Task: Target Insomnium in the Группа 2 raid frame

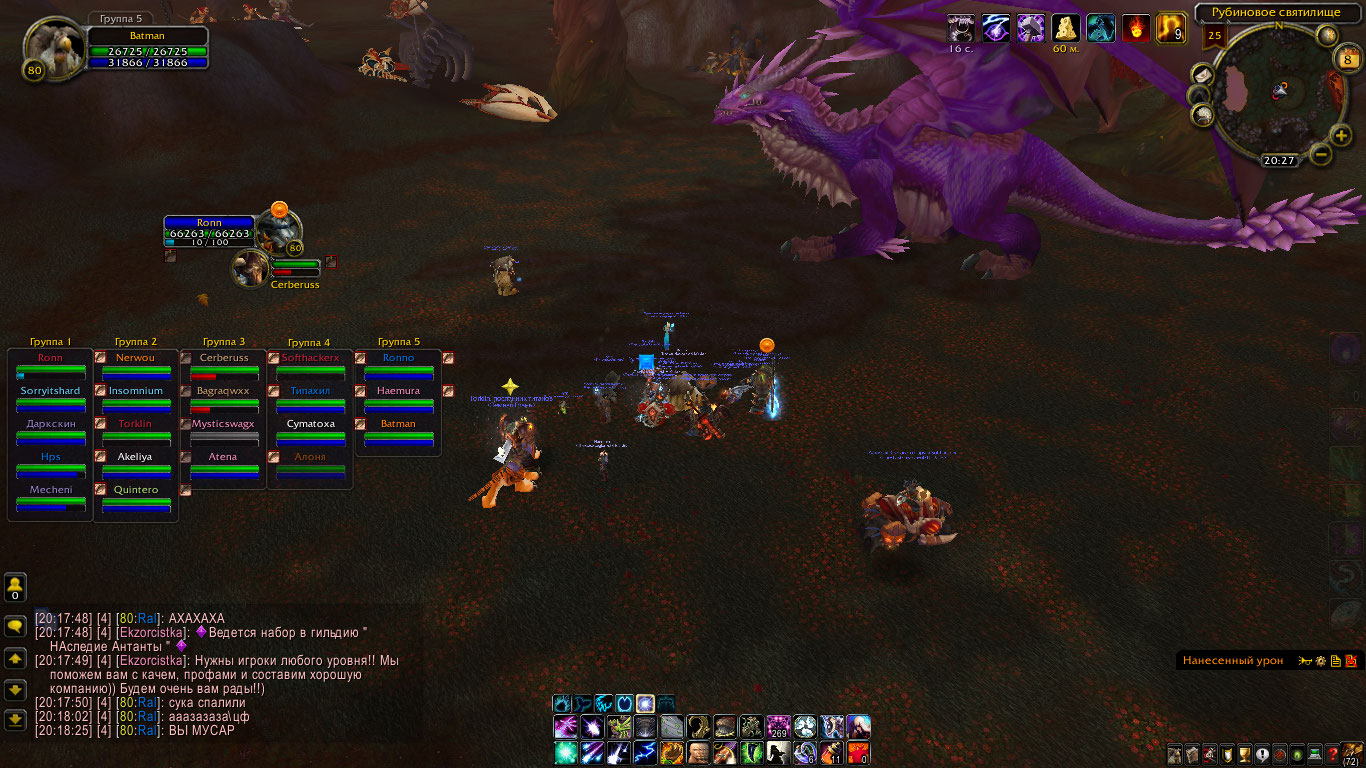Action: click(136, 399)
